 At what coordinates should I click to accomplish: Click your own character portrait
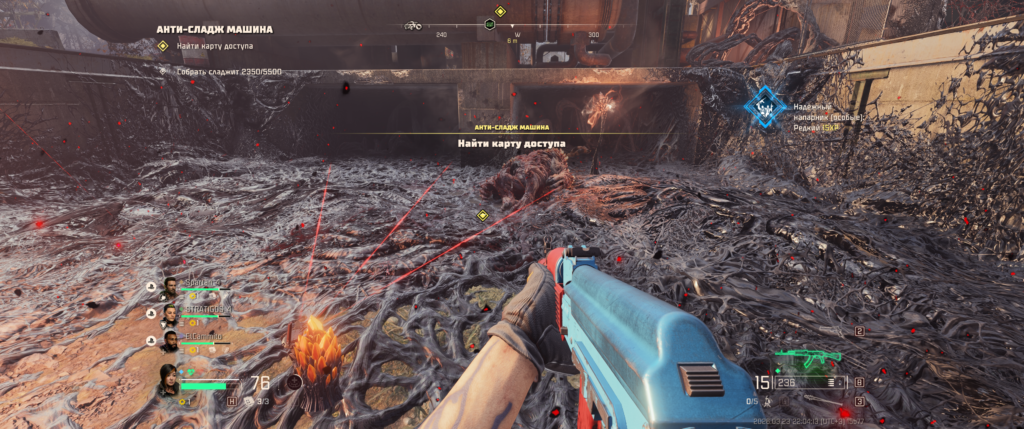[x=169, y=381]
